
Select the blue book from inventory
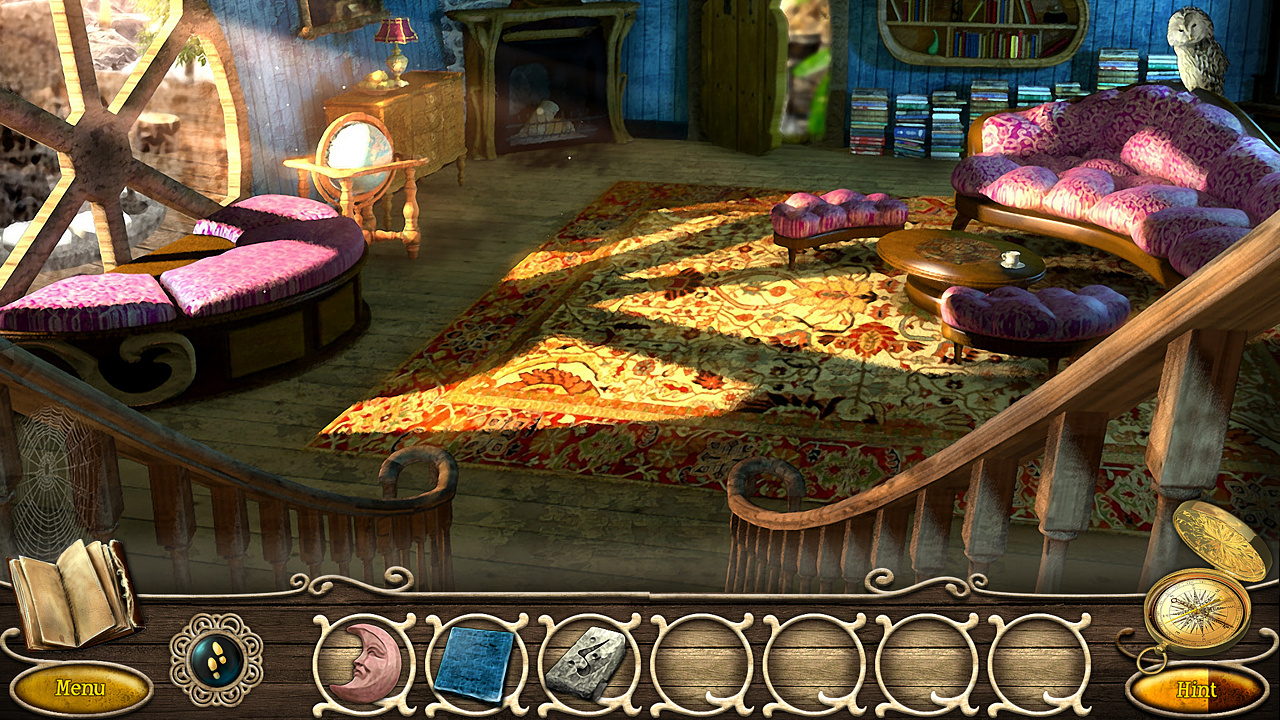pyautogui.click(x=474, y=663)
